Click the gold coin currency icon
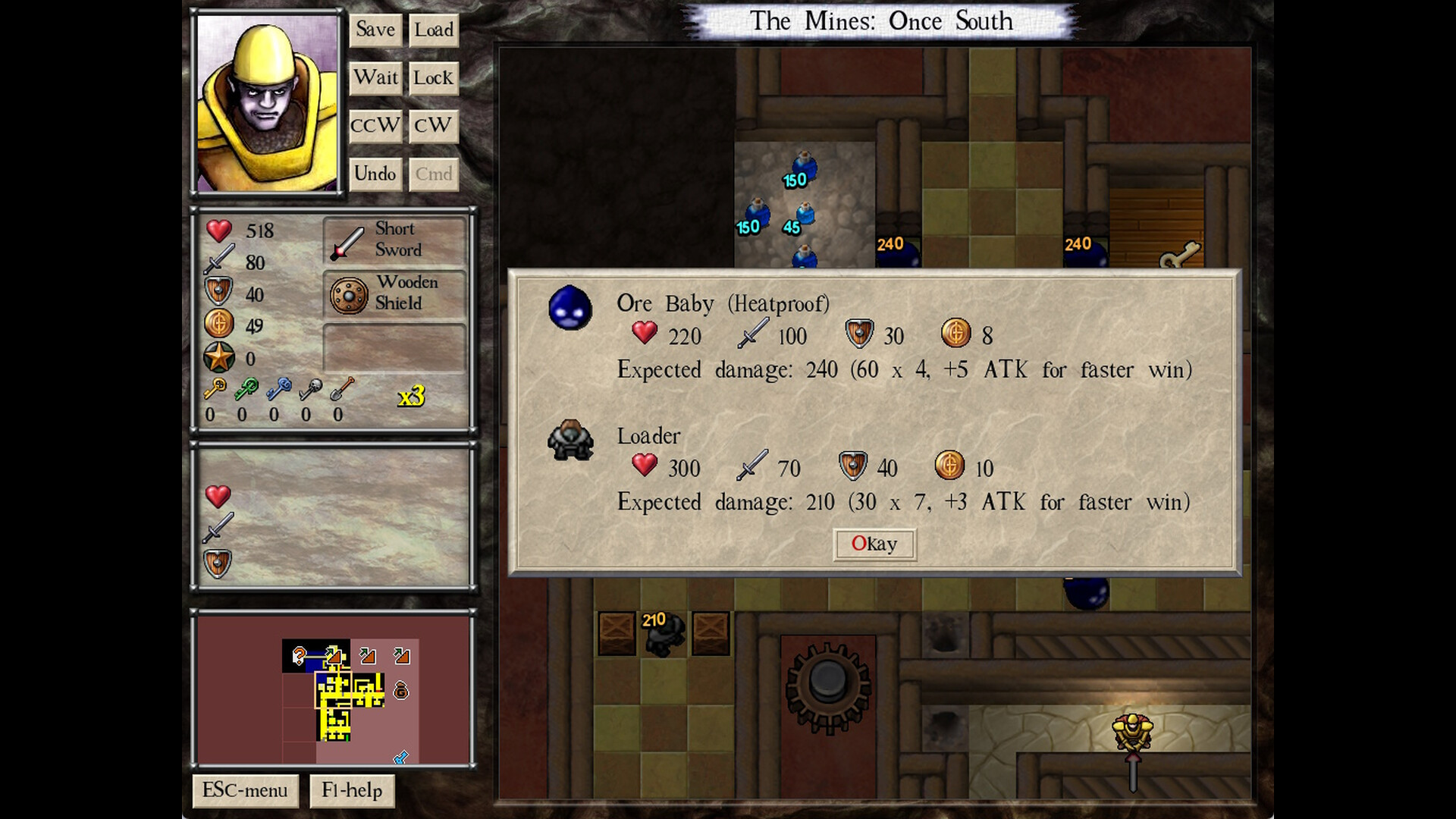 tap(218, 324)
